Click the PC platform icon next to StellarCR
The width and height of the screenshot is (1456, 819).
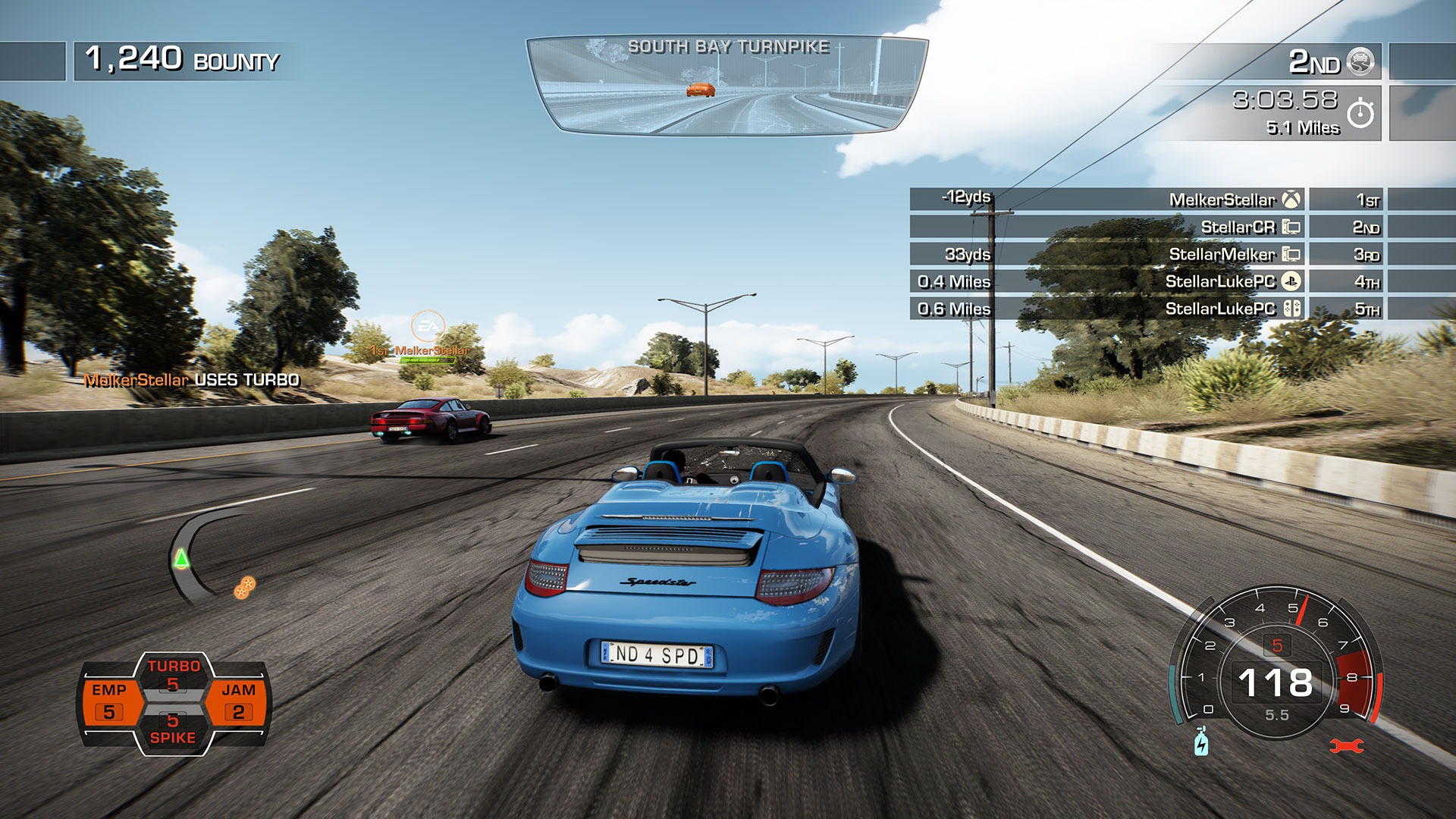(1291, 224)
